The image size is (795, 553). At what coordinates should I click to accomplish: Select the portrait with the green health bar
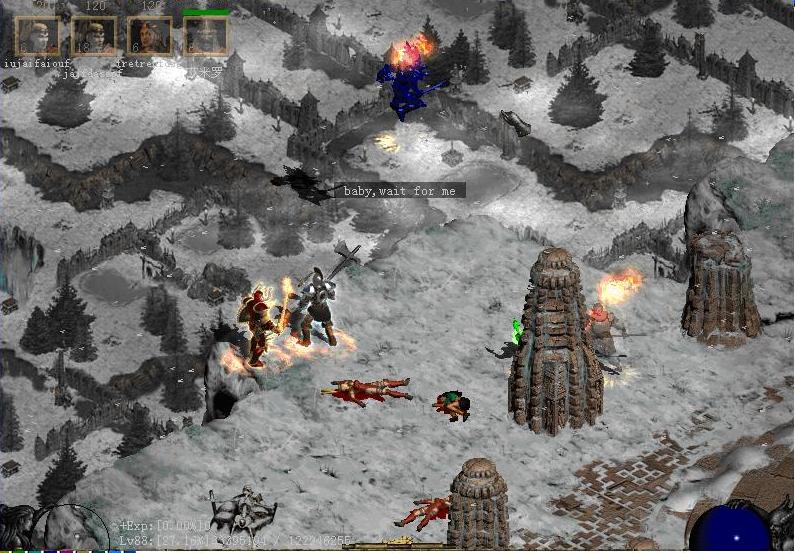(x=206, y=36)
